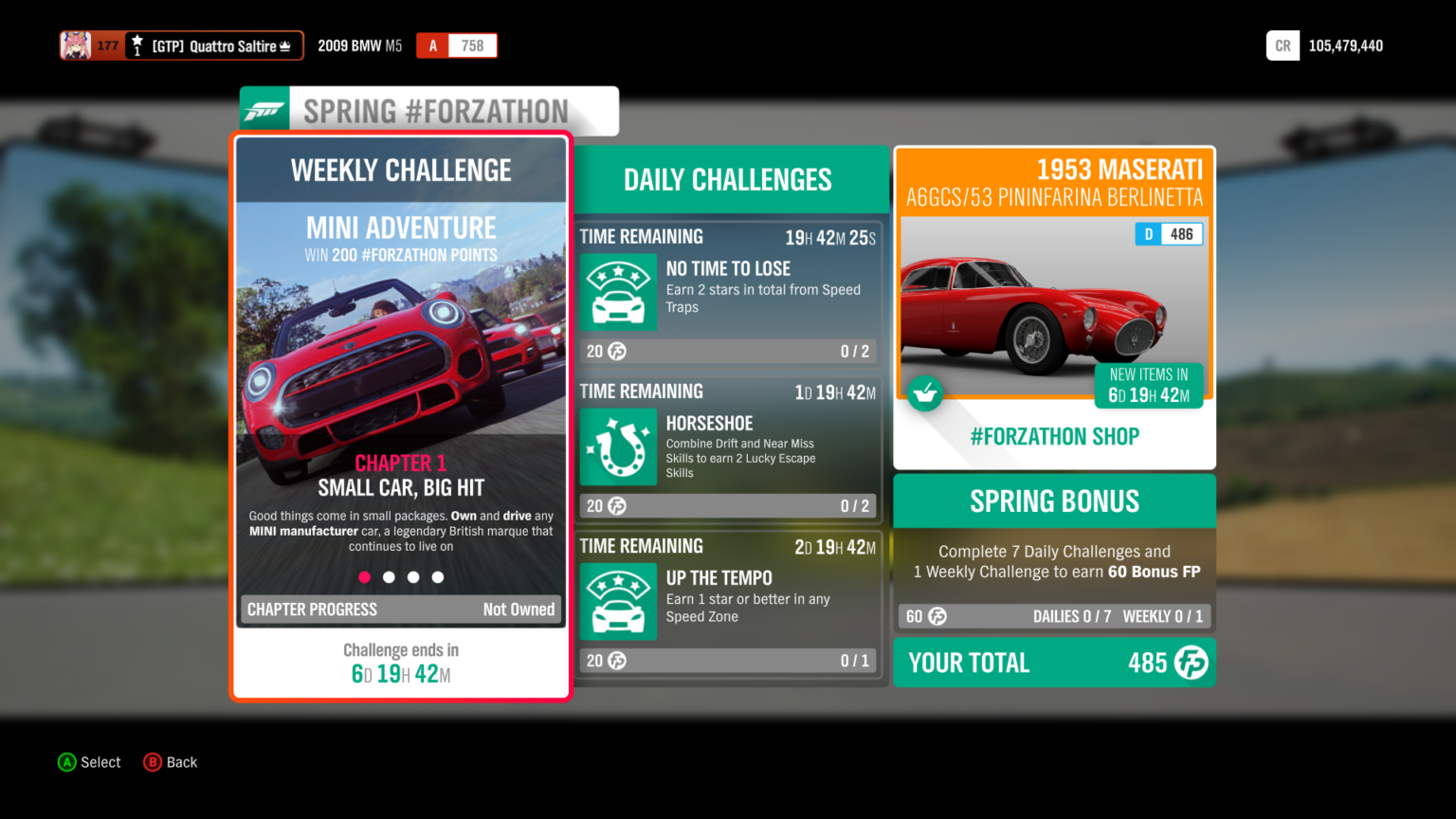This screenshot has width=1456, height=819.
Task: Click the Chapter Progress bar
Action: click(x=400, y=610)
